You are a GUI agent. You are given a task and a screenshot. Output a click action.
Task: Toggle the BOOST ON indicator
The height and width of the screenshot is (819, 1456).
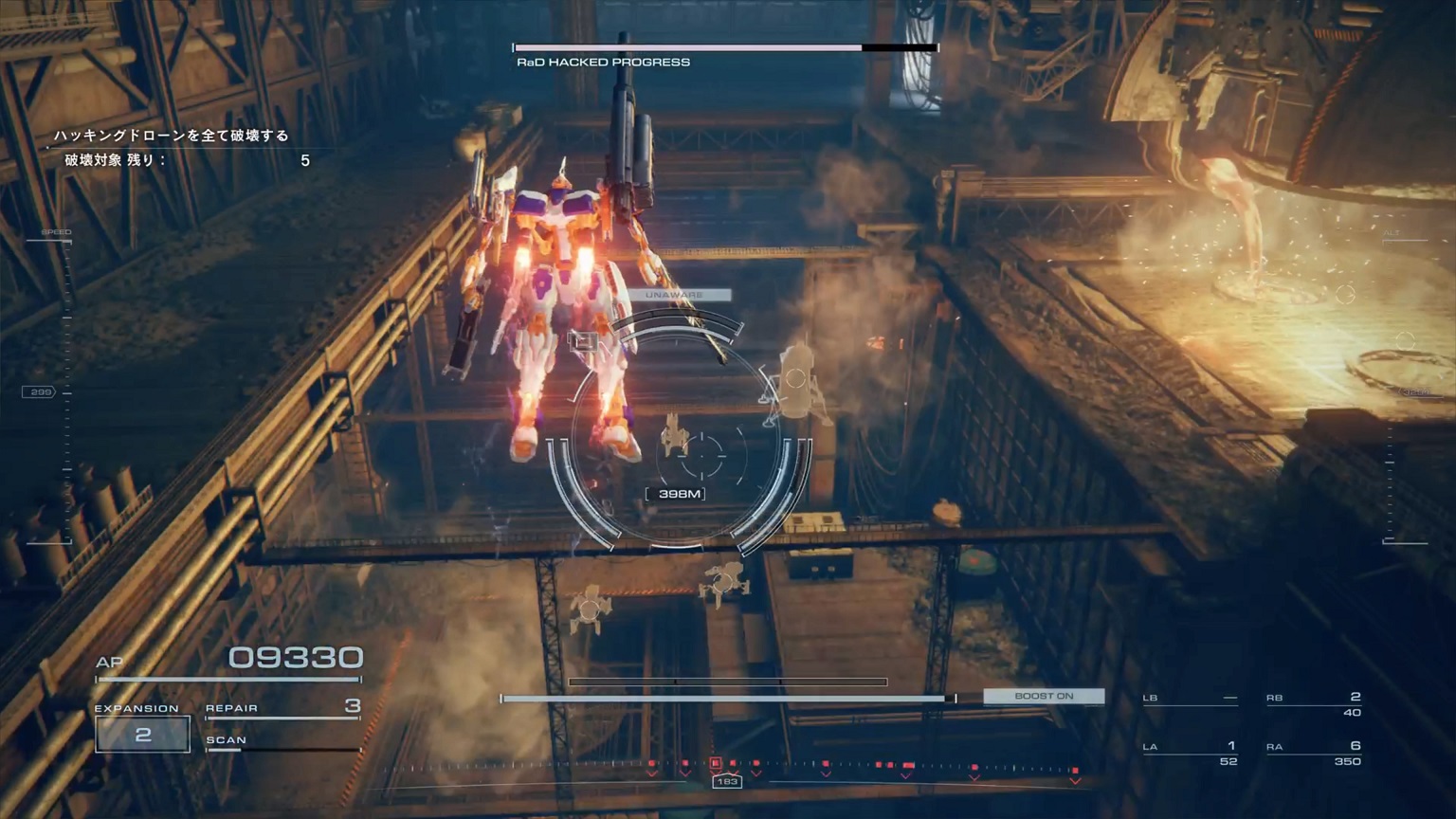[1044, 696]
